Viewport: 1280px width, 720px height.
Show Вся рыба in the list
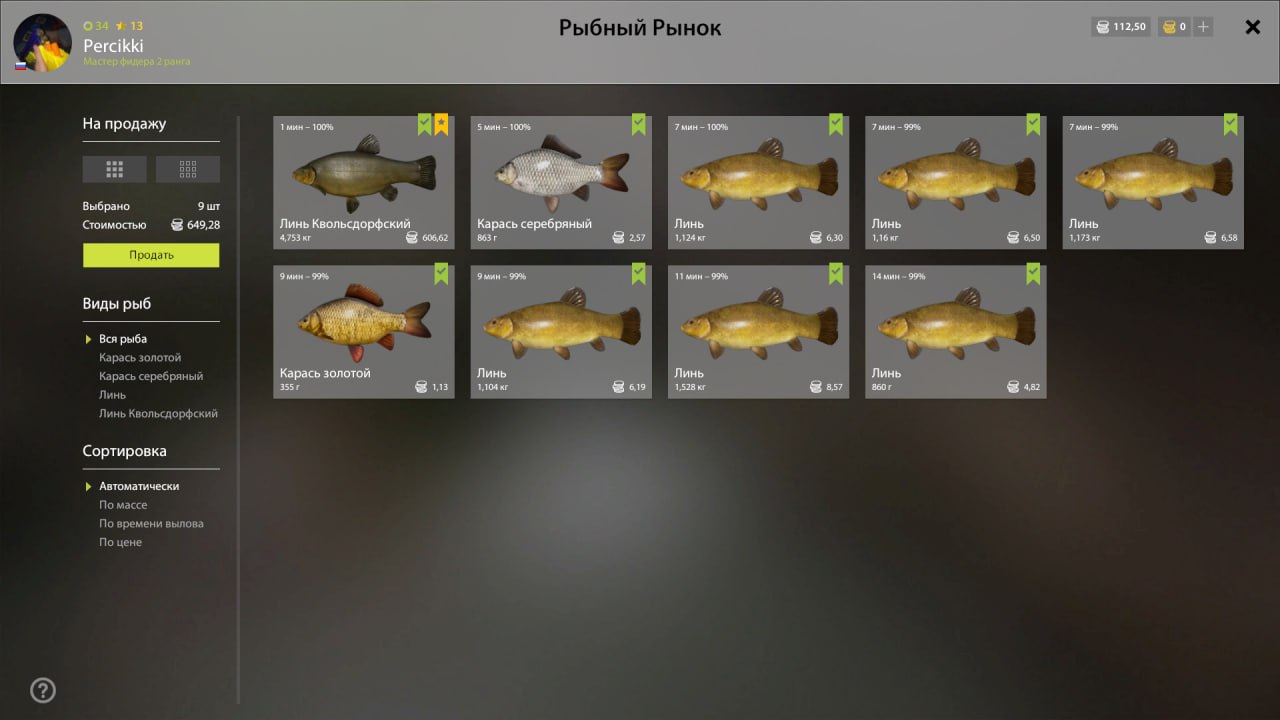click(x=123, y=339)
